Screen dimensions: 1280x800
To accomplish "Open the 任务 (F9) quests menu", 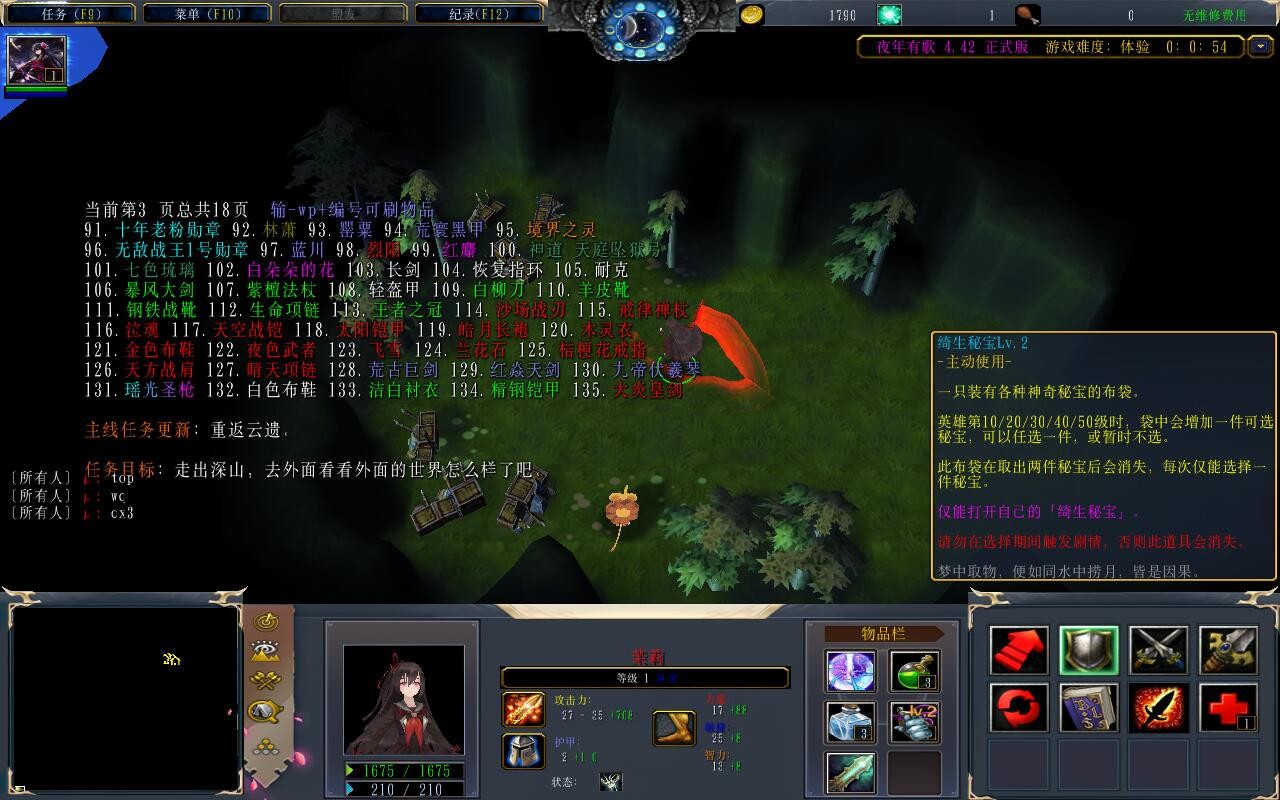I will click(x=70, y=14).
